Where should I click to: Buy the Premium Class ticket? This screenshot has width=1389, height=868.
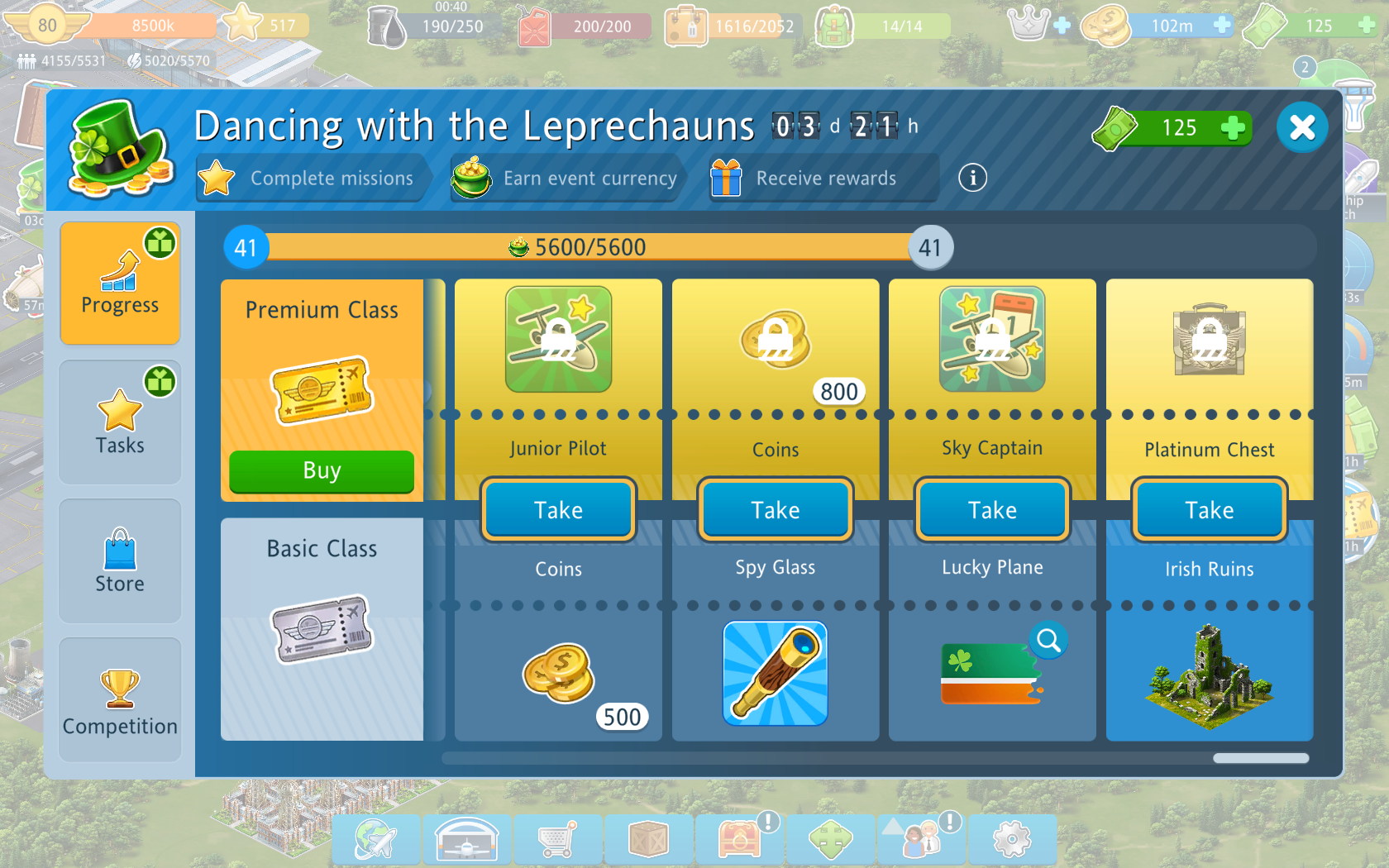(322, 471)
